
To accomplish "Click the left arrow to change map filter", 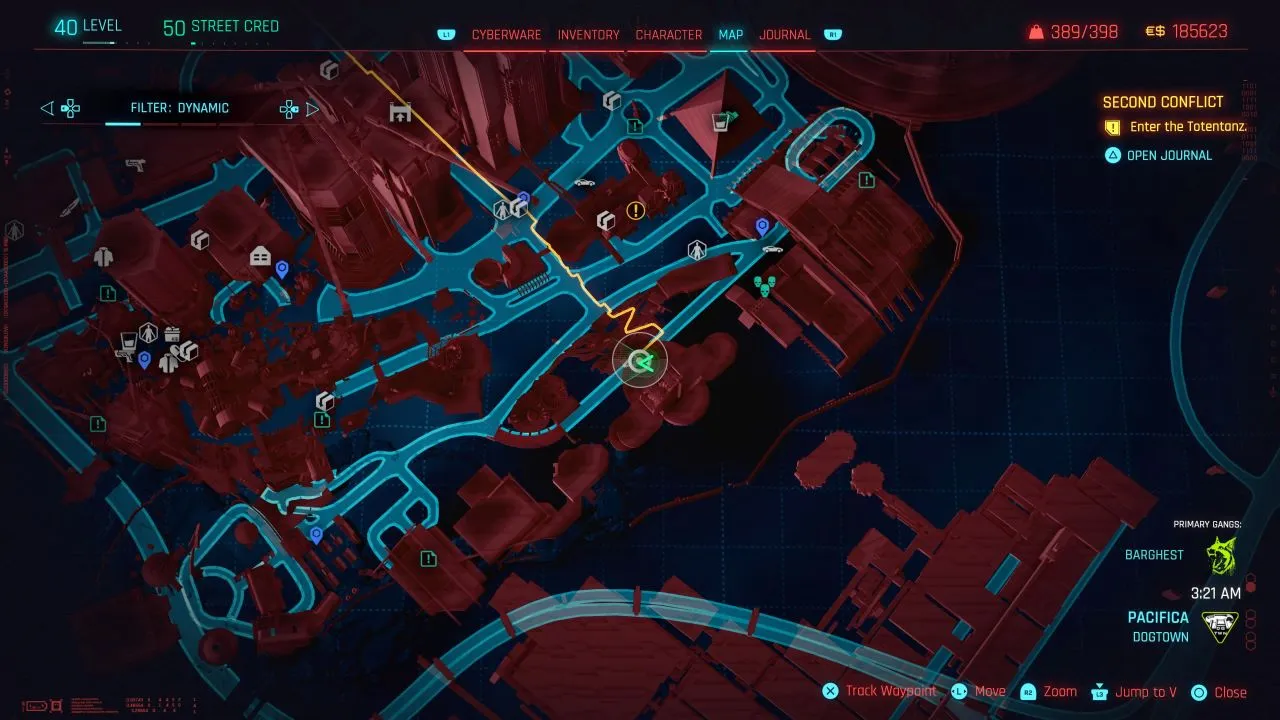I will (x=46, y=108).
